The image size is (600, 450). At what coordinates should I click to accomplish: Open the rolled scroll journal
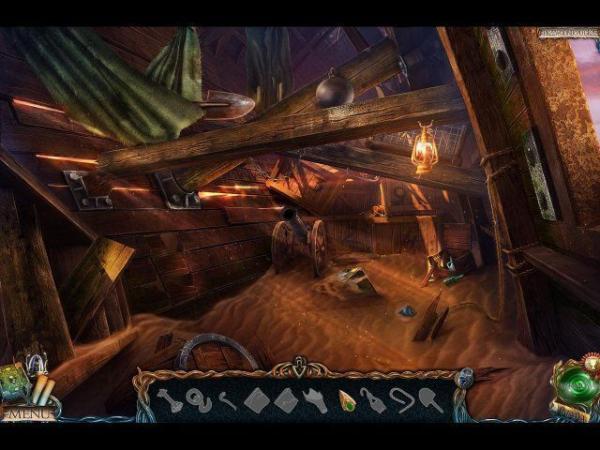pyautogui.click(x=41, y=390)
